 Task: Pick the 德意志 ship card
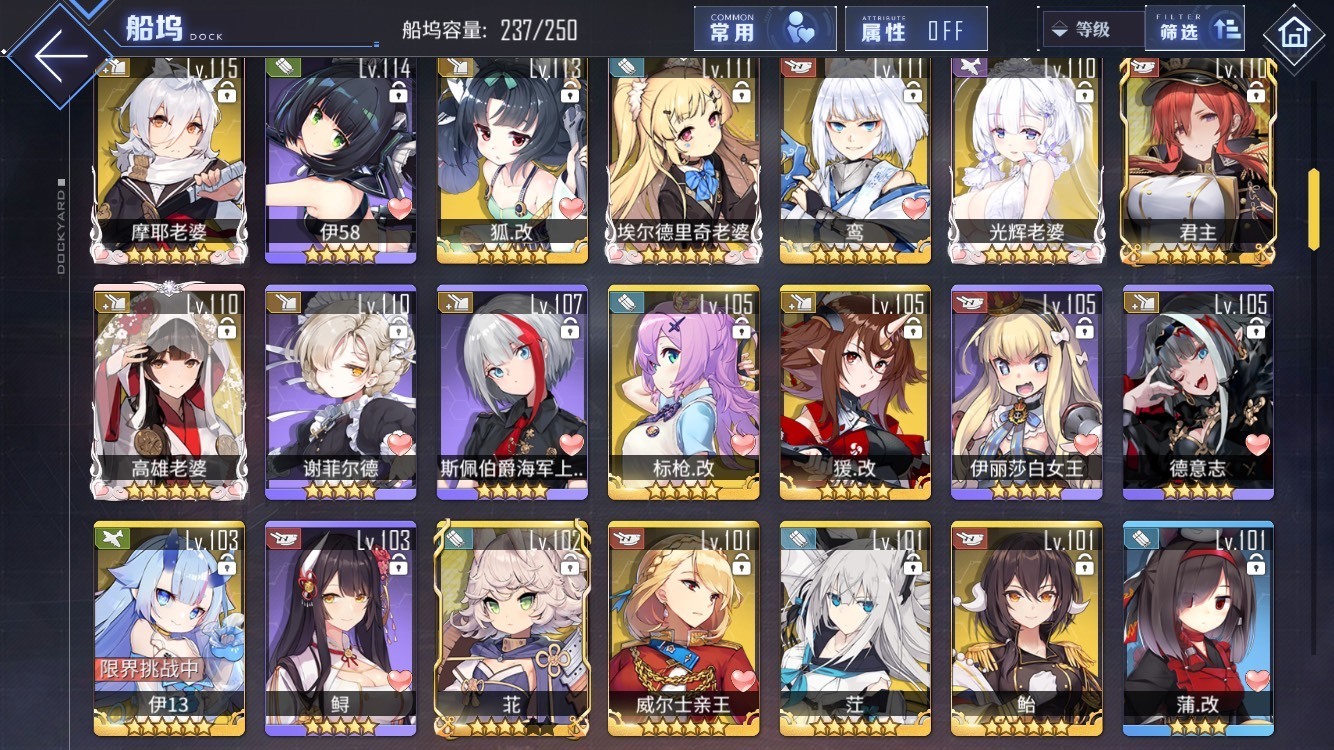[x=1198, y=392]
